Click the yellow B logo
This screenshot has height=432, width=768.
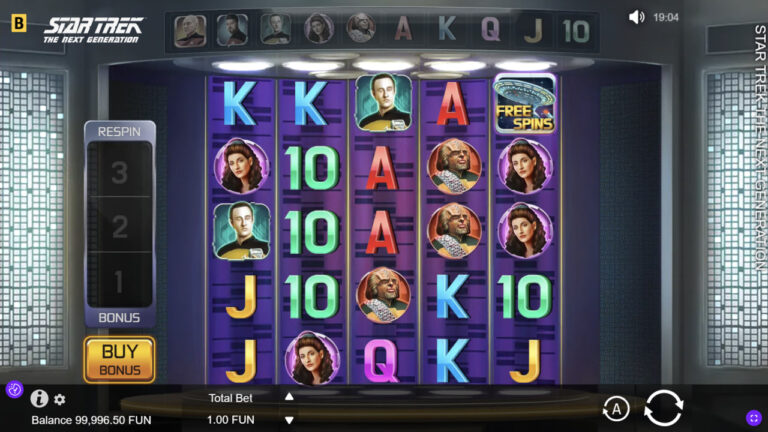(18, 23)
